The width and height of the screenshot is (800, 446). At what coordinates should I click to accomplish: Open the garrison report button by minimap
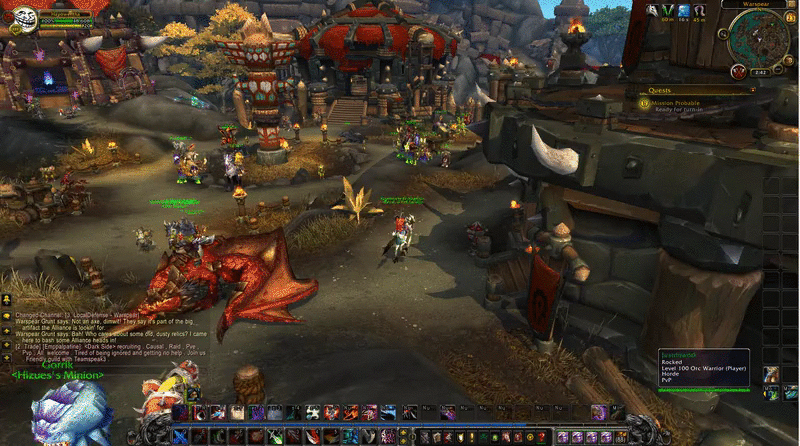coord(738,71)
